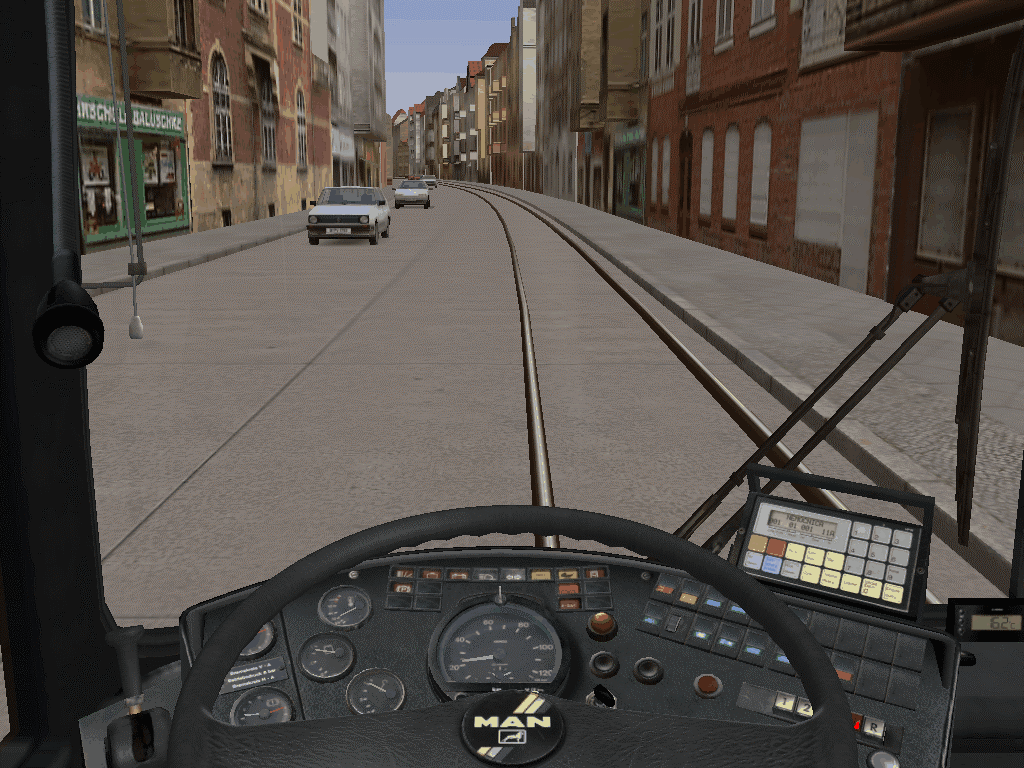This screenshot has width=1024, height=768.
Task: Select gear button 1 on the gear selector
Action: pos(782,705)
